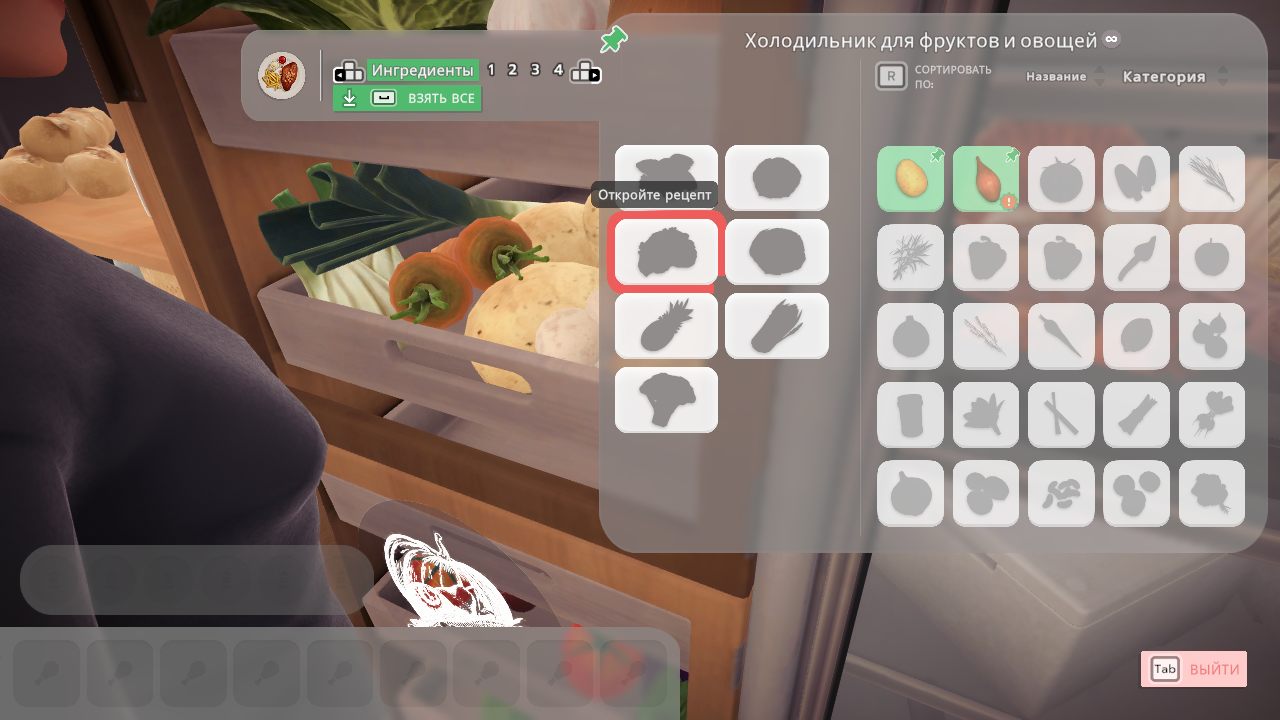Image resolution: width=1280 pixels, height=720 pixels.
Task: Sort descending by Категория
Action: (1222, 82)
